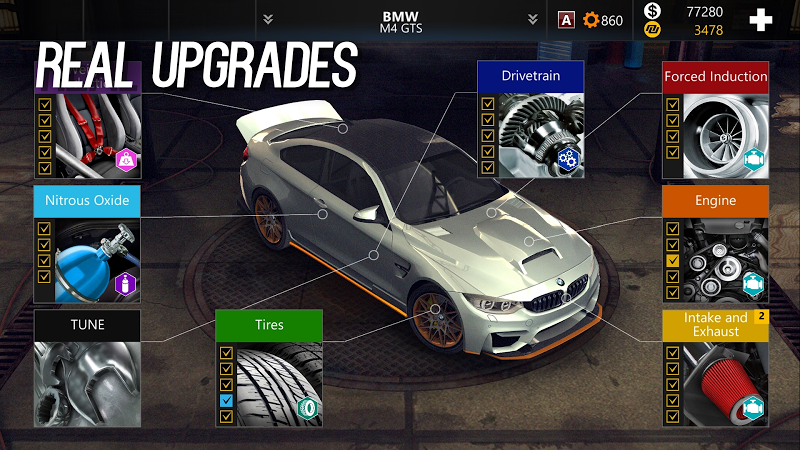
Task: Click the white plus button to add currency
Action: (x=761, y=20)
